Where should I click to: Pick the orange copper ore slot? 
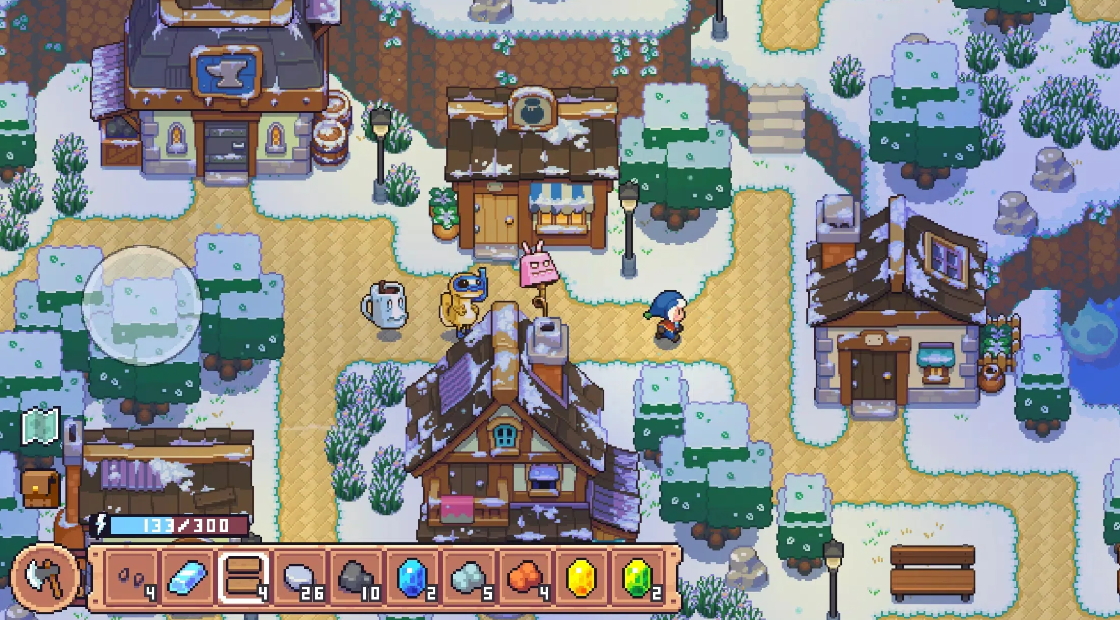point(525,578)
